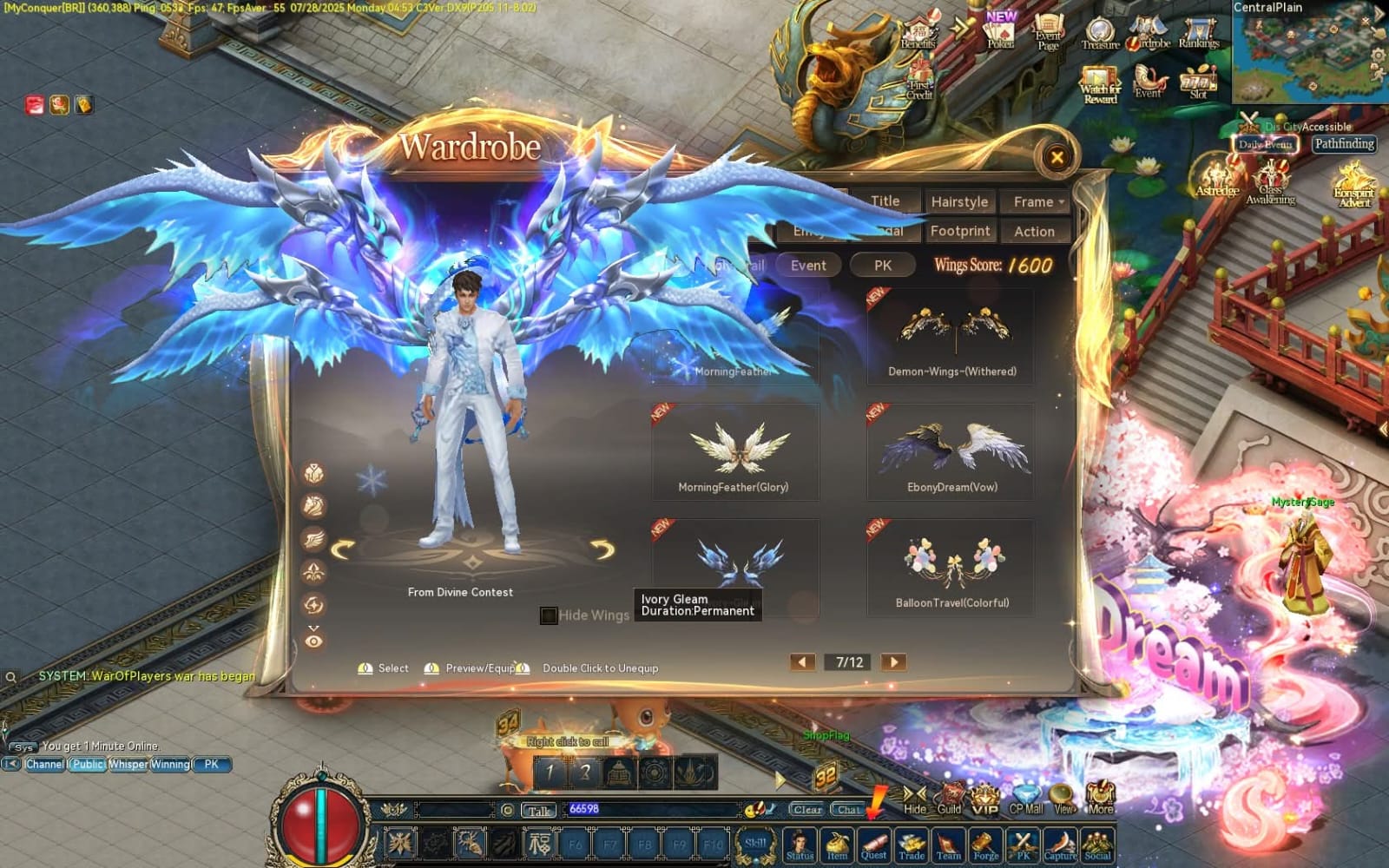Close the Wardrobe window
1389x868 pixels.
[1057, 157]
